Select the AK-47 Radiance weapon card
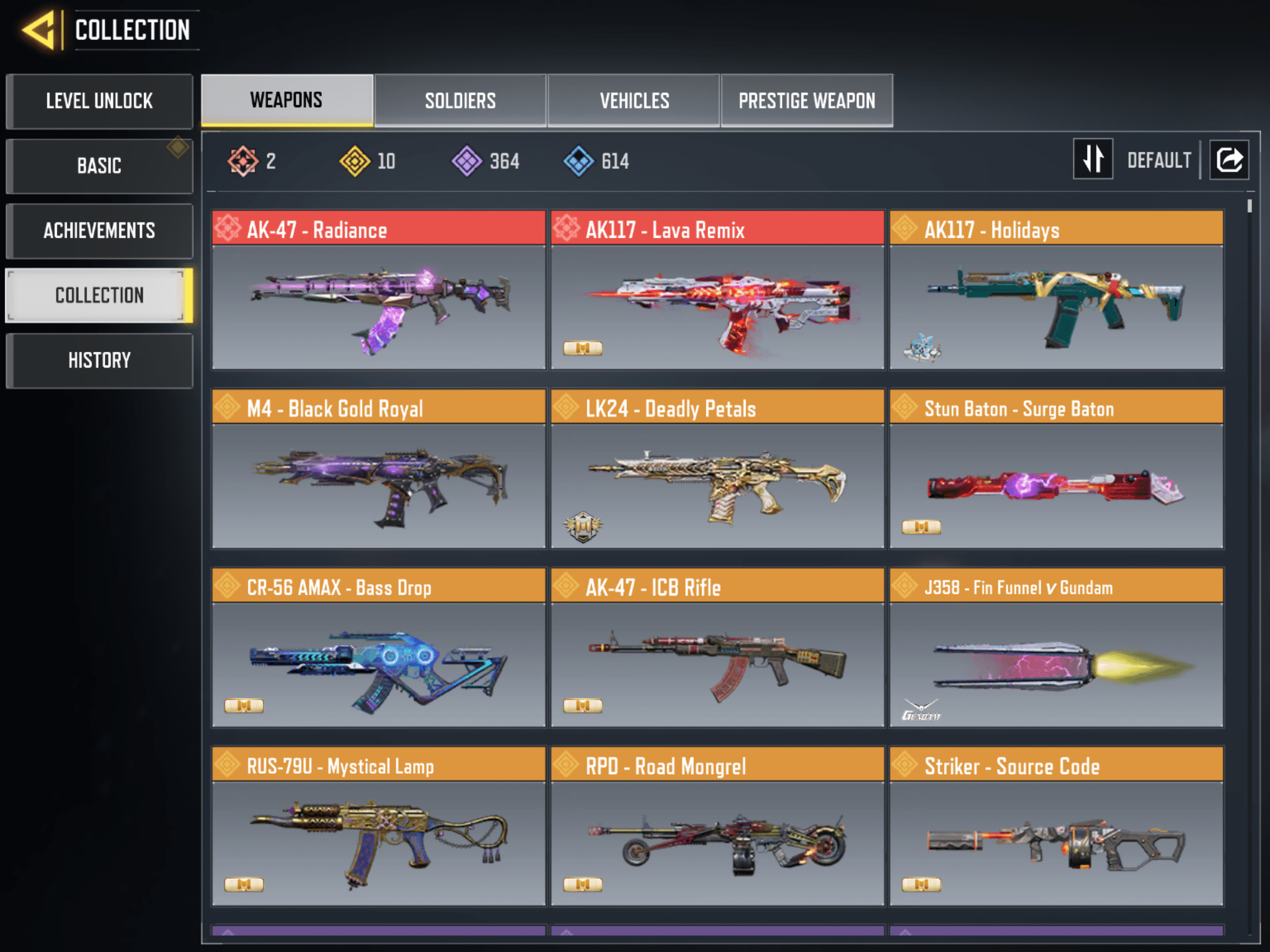Viewport: 1270px width, 952px height. 378,290
